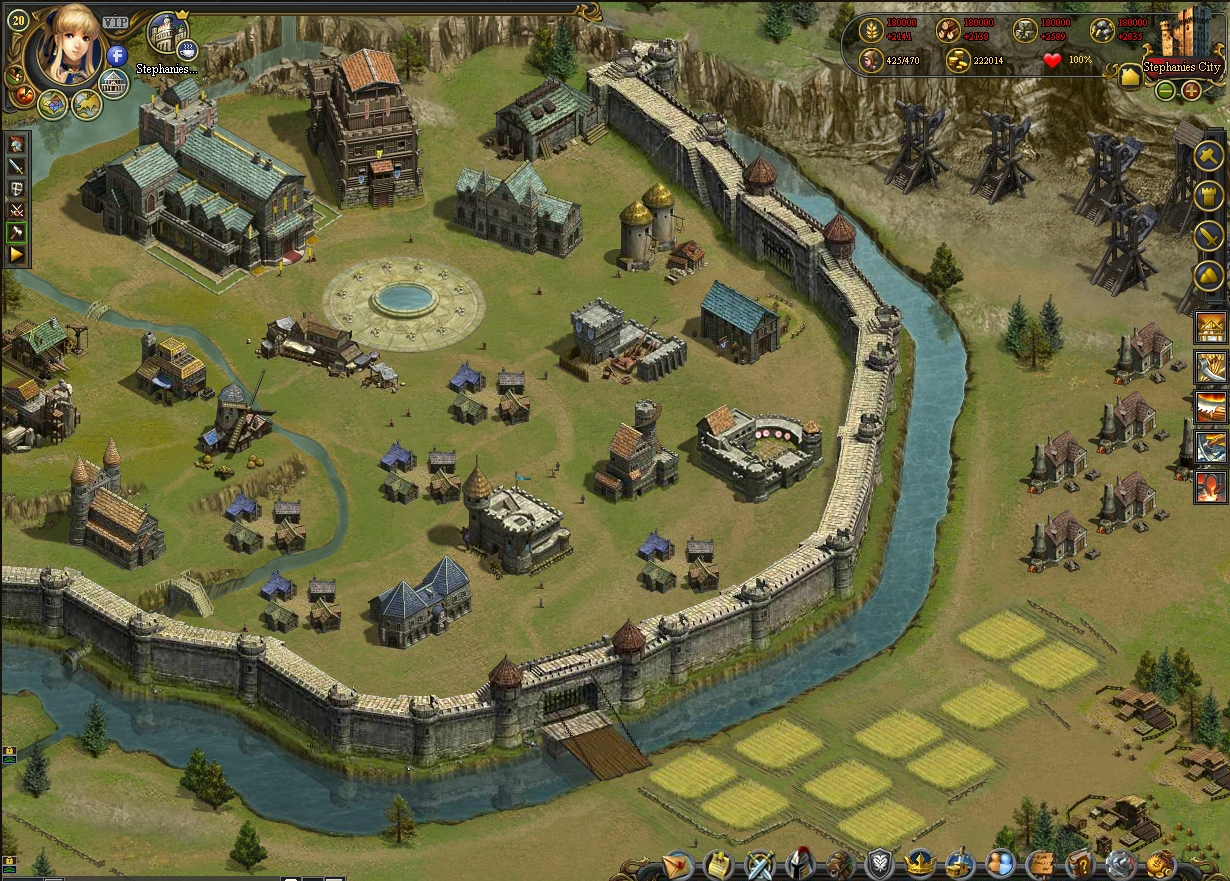Open the yellow world map globe

click(x=87, y=103)
